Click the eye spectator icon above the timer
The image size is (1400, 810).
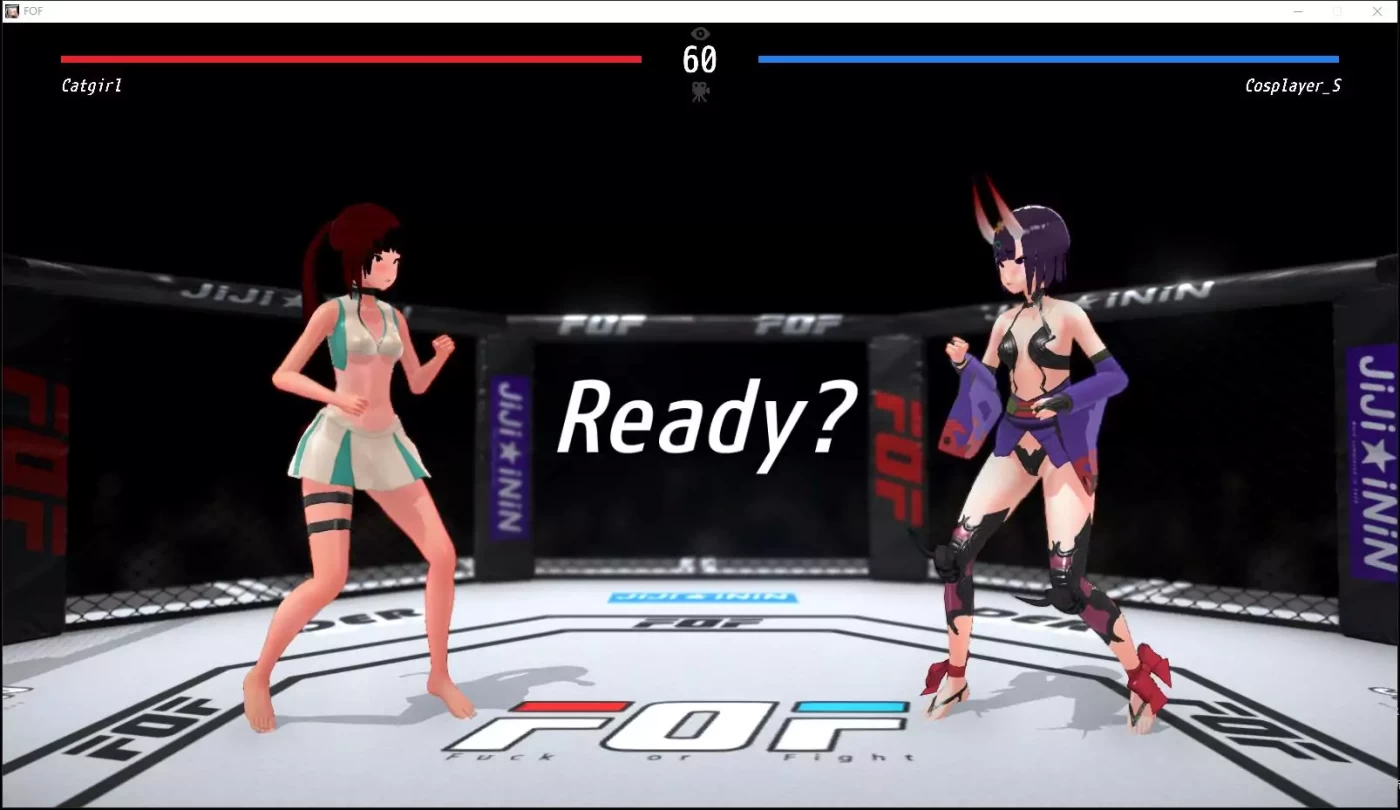click(x=699, y=33)
